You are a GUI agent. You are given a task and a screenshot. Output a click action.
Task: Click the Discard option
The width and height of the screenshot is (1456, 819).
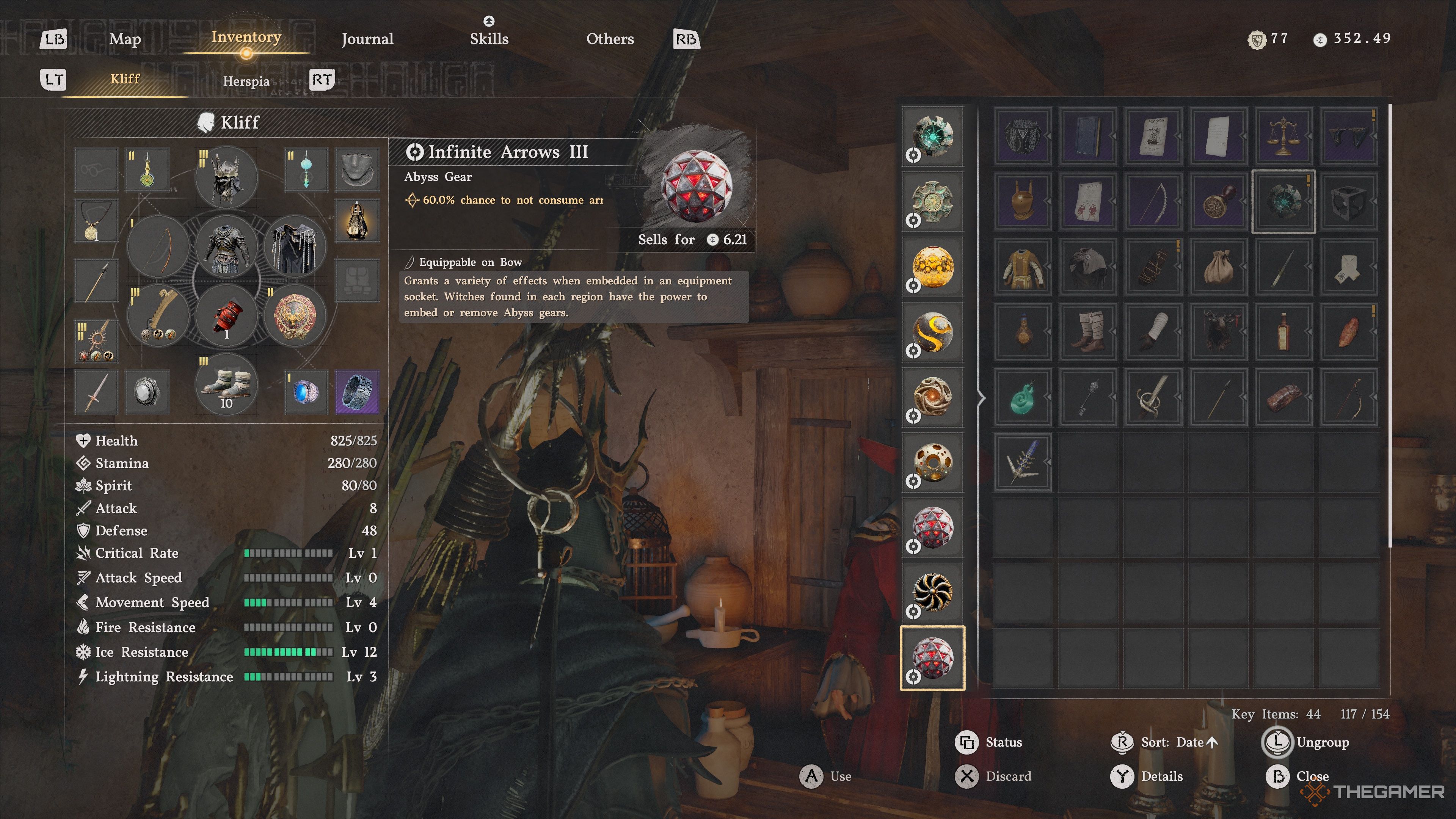[x=1008, y=776]
